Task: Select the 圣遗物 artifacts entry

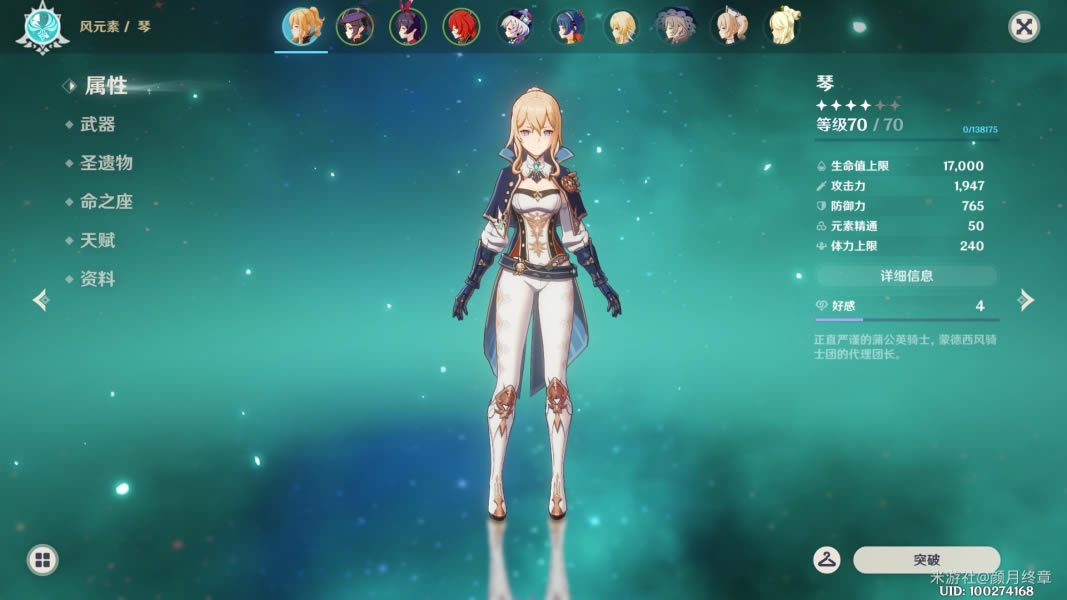Action: pyautogui.click(x=106, y=163)
